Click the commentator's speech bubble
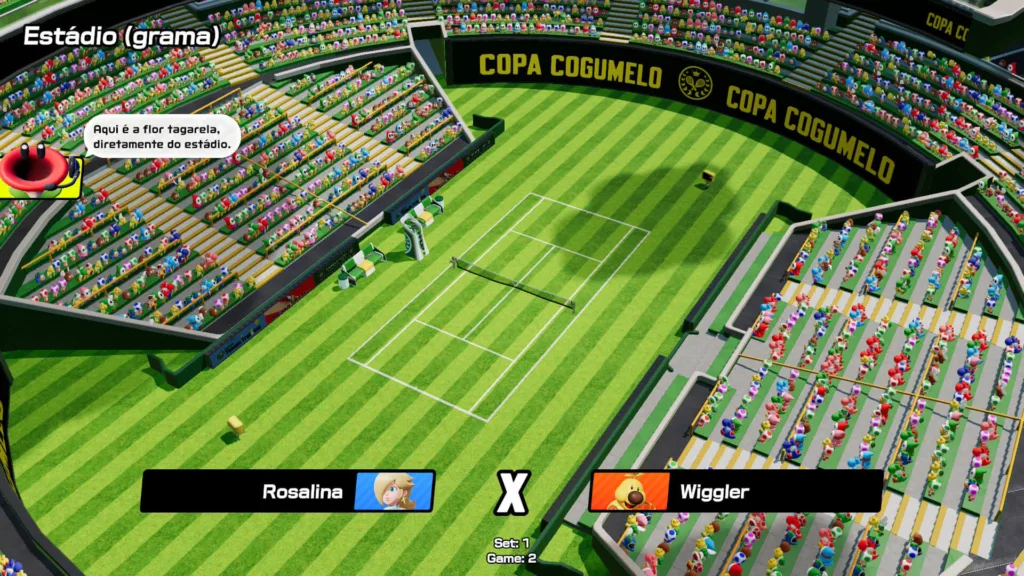 [x=161, y=136]
